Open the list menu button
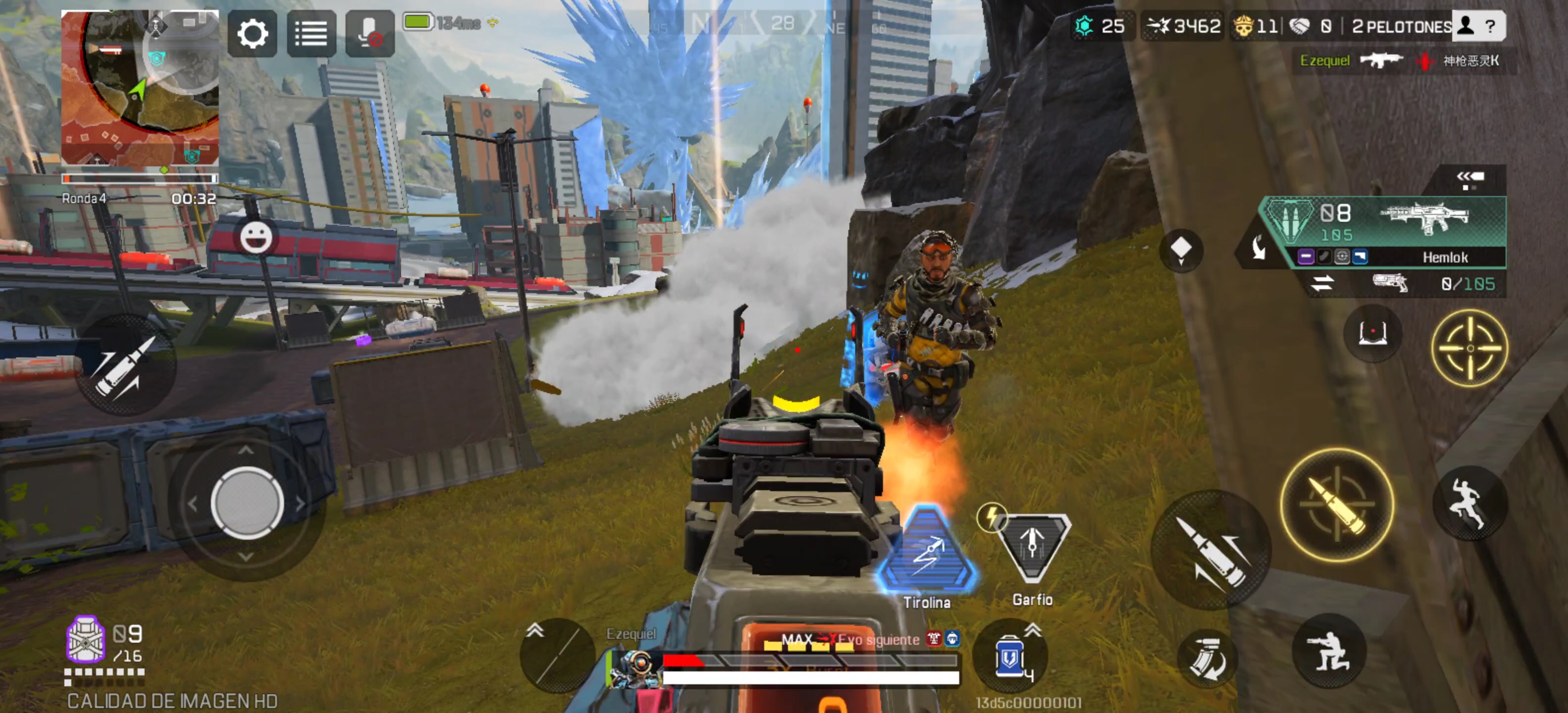 (x=311, y=34)
